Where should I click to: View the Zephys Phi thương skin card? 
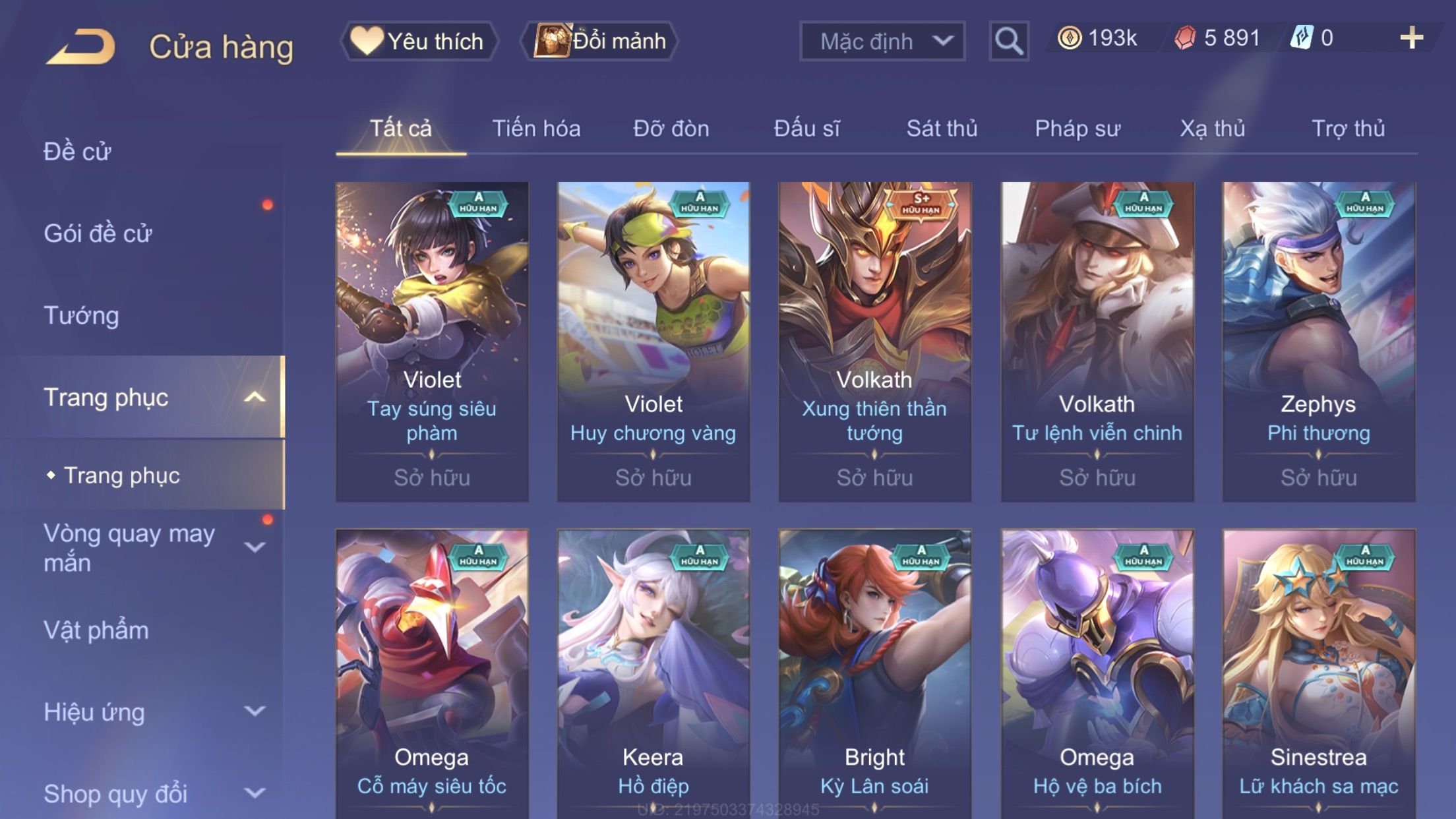[x=1318, y=341]
